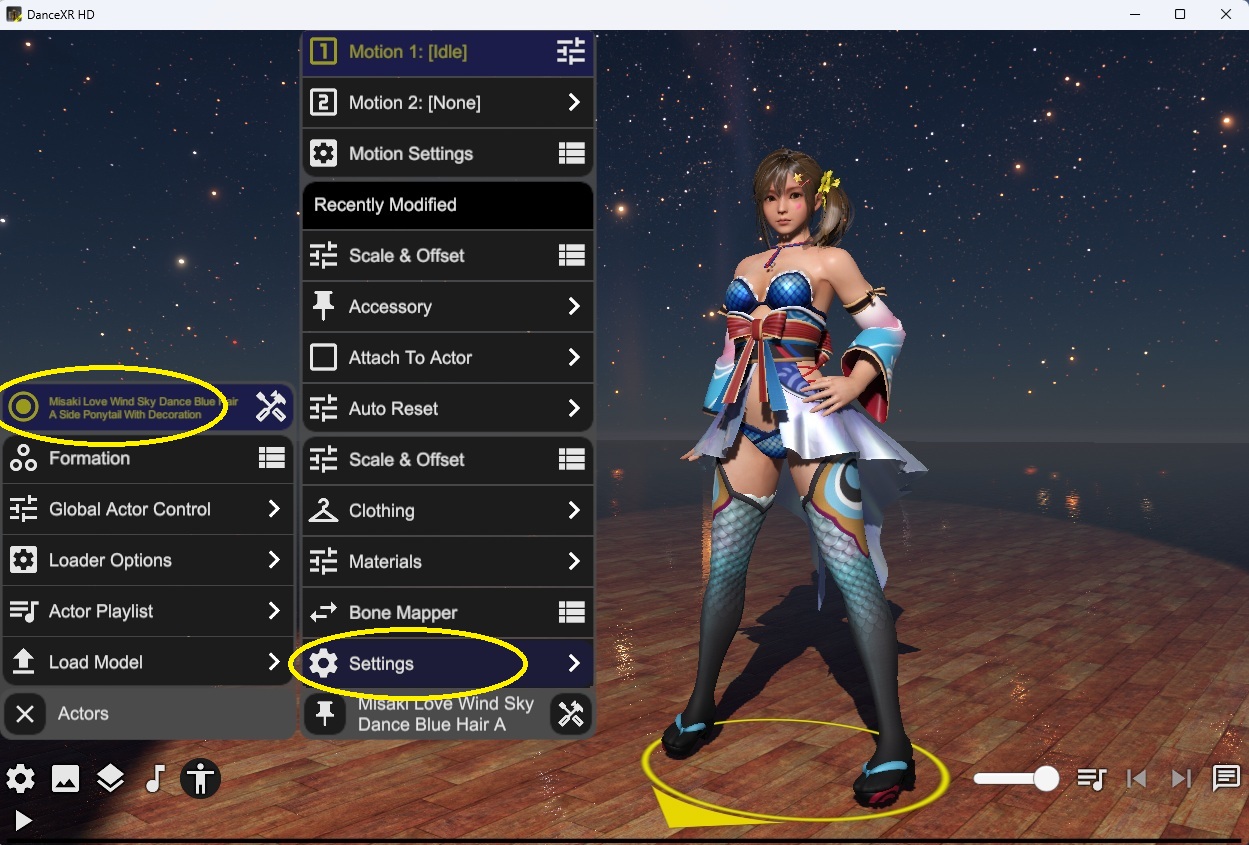Image resolution: width=1249 pixels, height=845 pixels.
Task: Skip to the next track
Action: 1181,779
